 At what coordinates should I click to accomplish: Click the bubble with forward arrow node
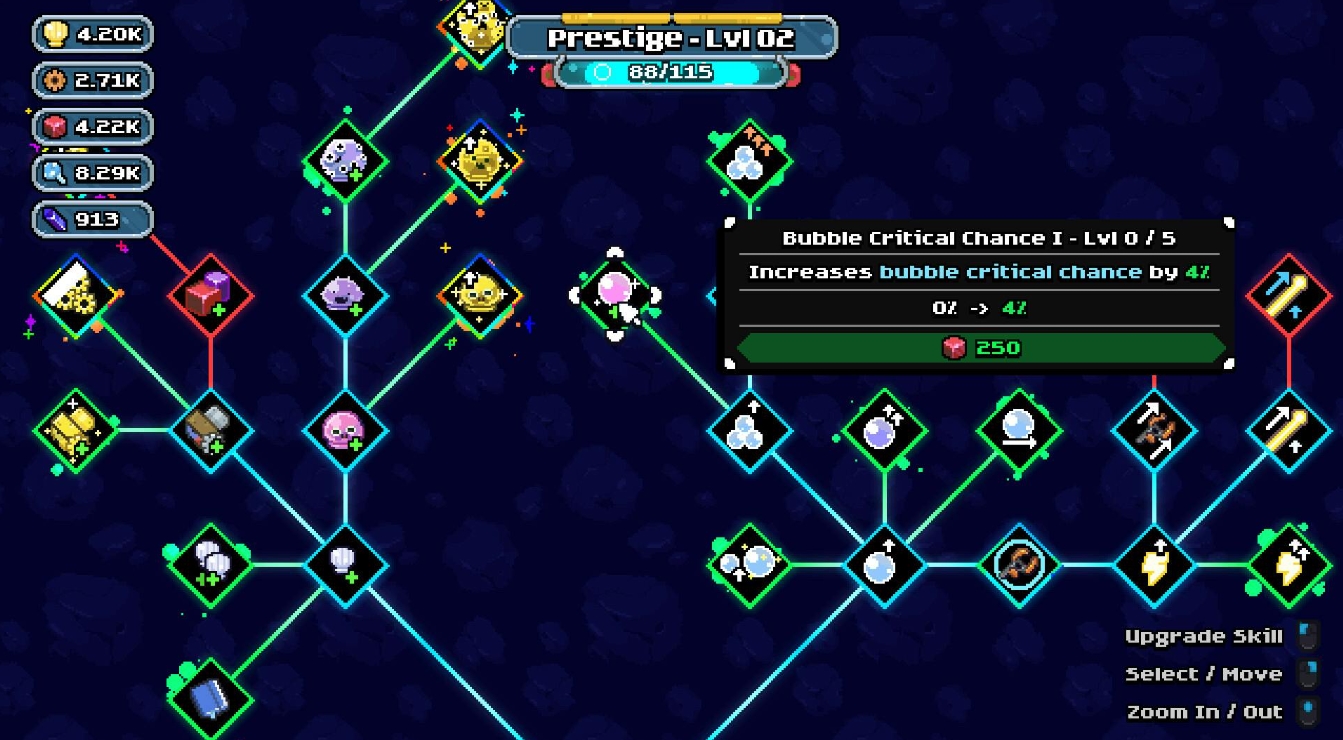1020,430
